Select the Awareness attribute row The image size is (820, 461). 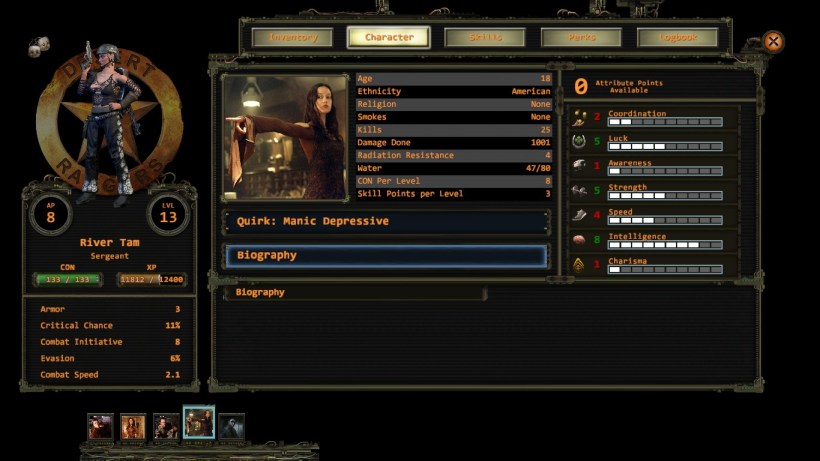[654, 167]
